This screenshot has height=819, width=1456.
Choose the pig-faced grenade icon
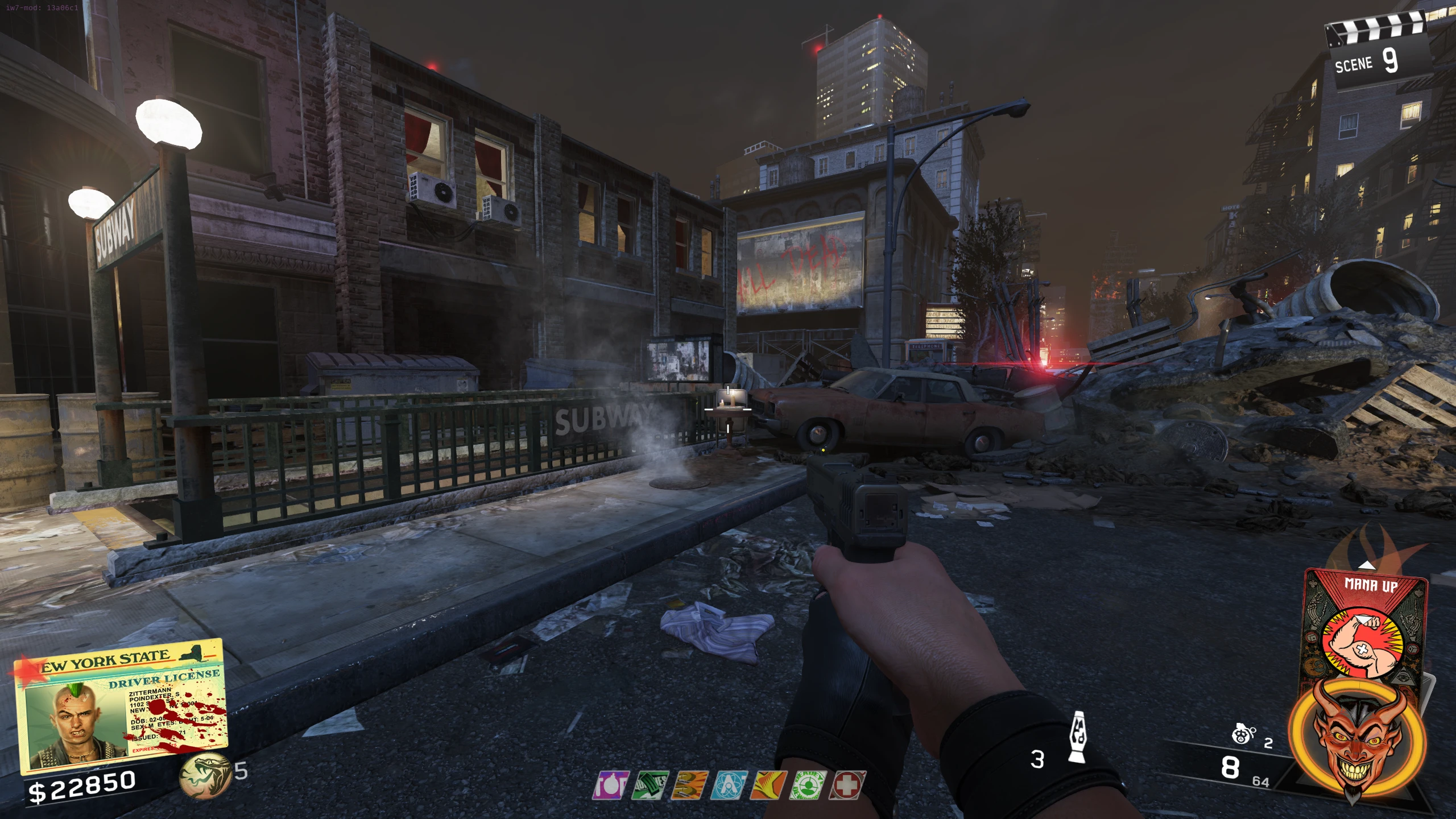(1243, 735)
